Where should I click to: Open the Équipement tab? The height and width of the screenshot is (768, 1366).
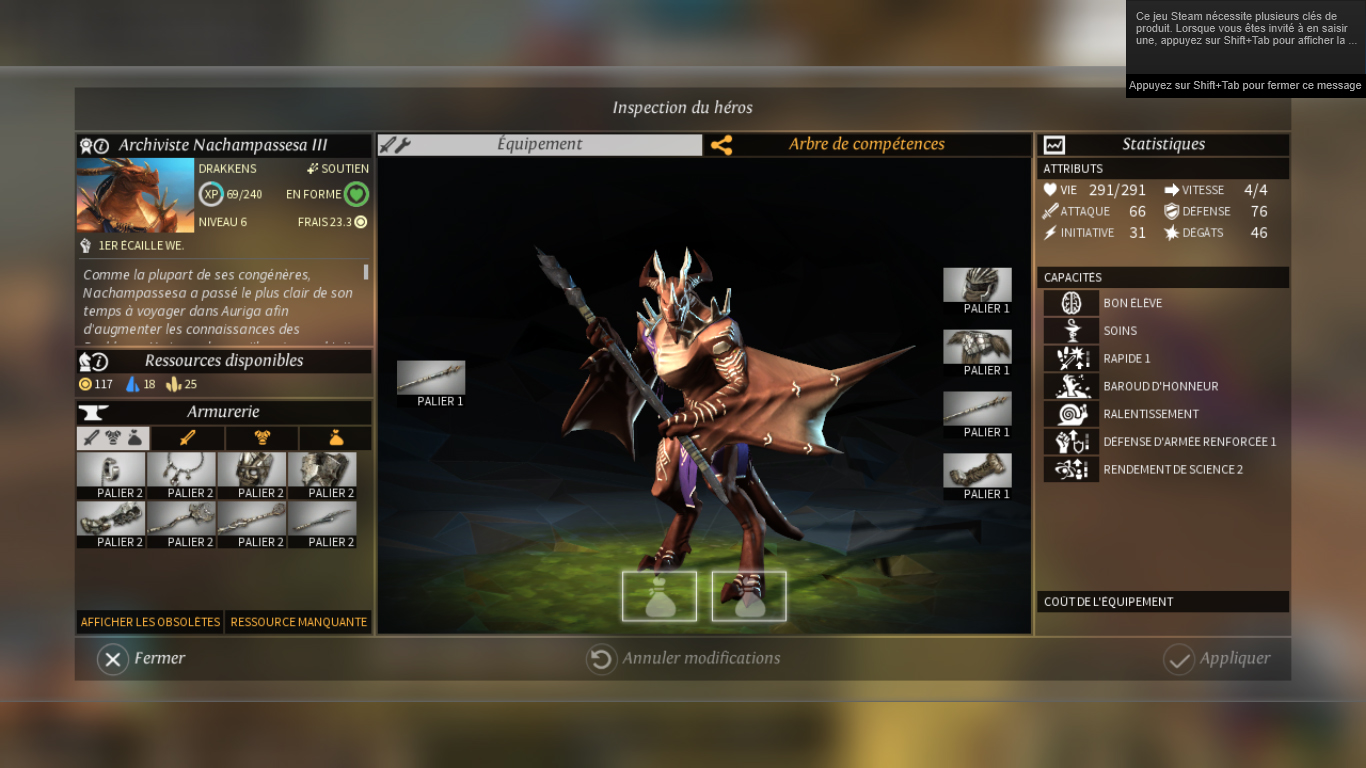tap(540, 145)
